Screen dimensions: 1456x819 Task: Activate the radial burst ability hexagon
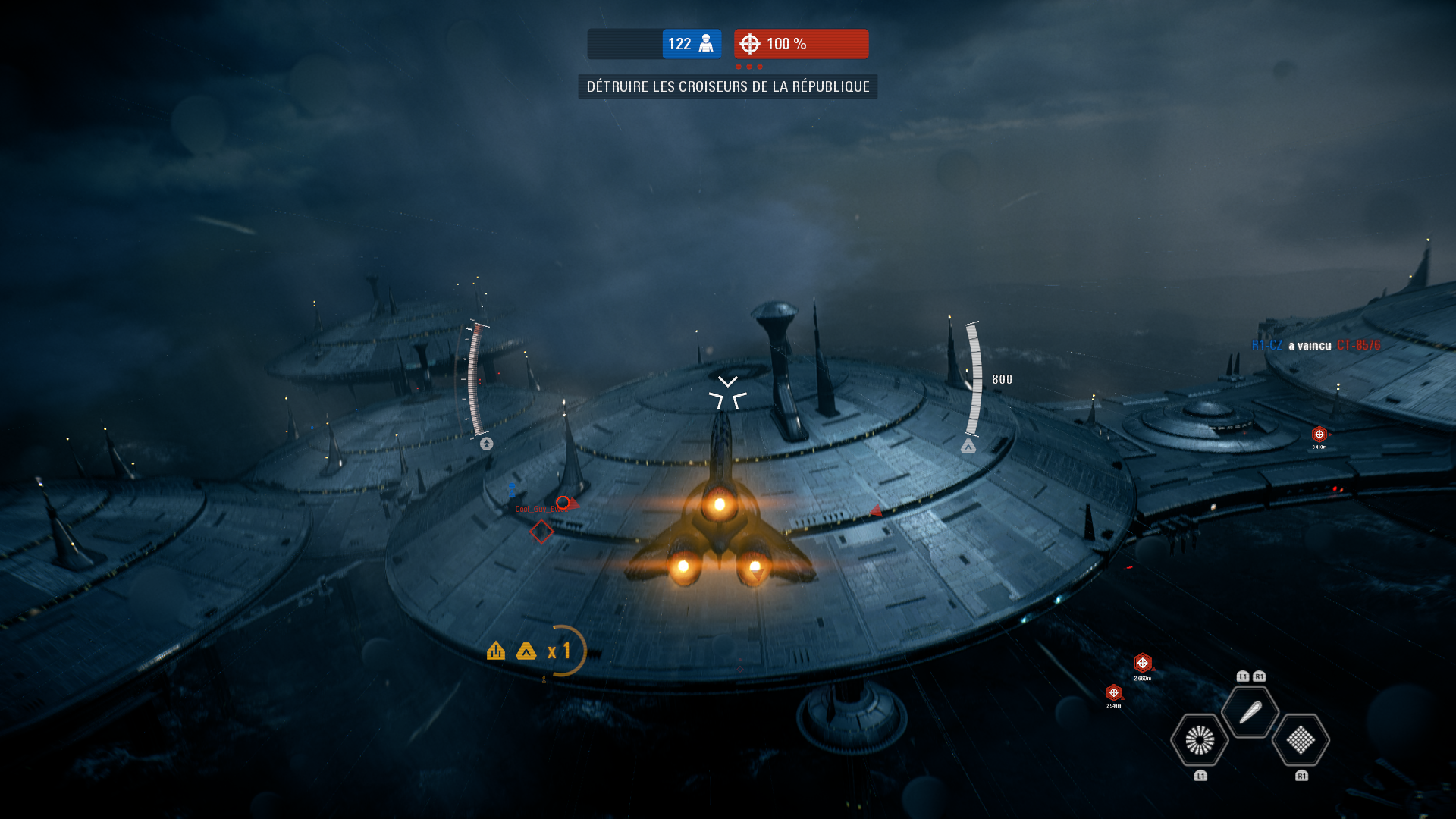(x=1200, y=740)
